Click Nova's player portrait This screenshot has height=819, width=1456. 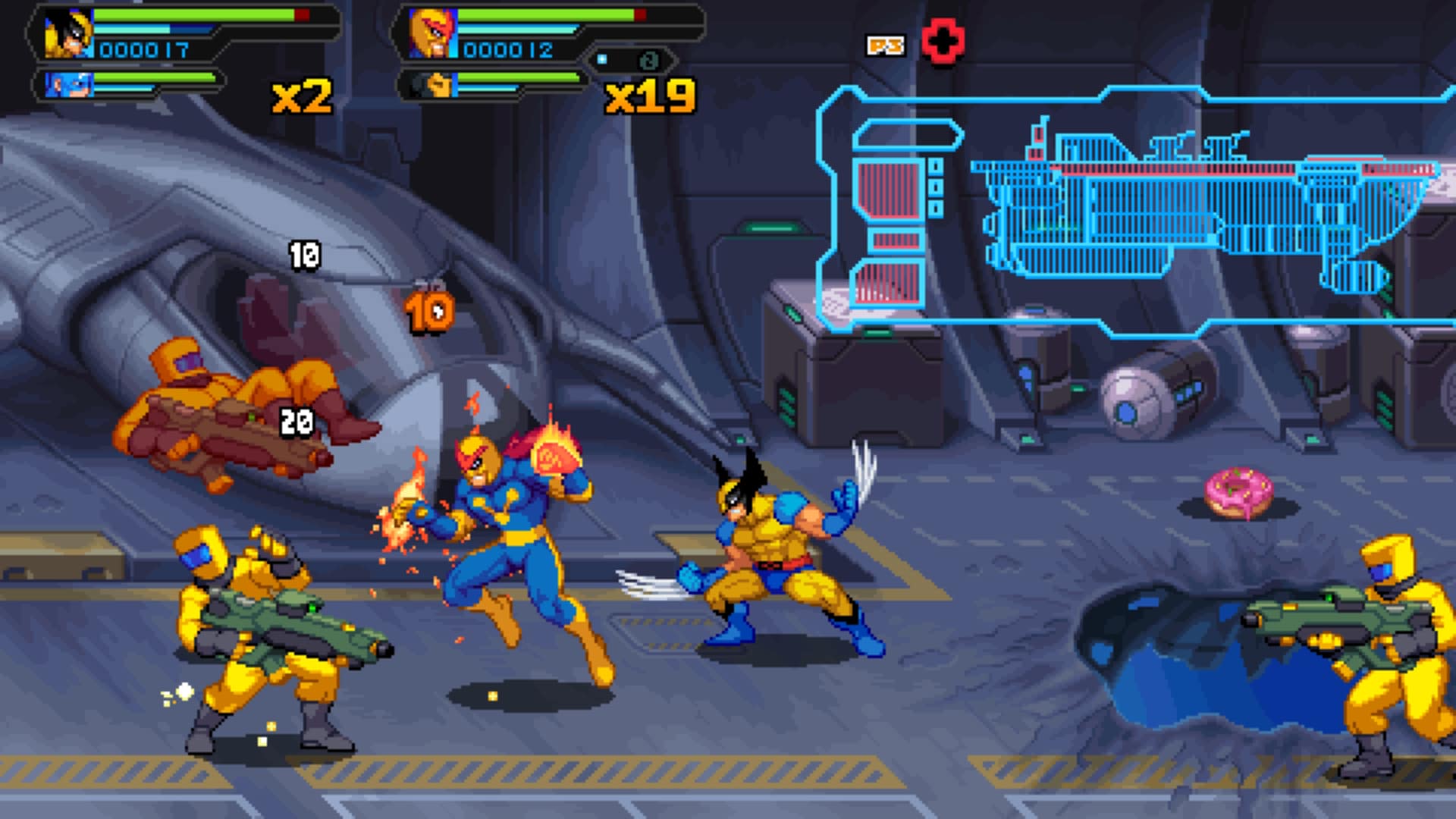pos(432,34)
